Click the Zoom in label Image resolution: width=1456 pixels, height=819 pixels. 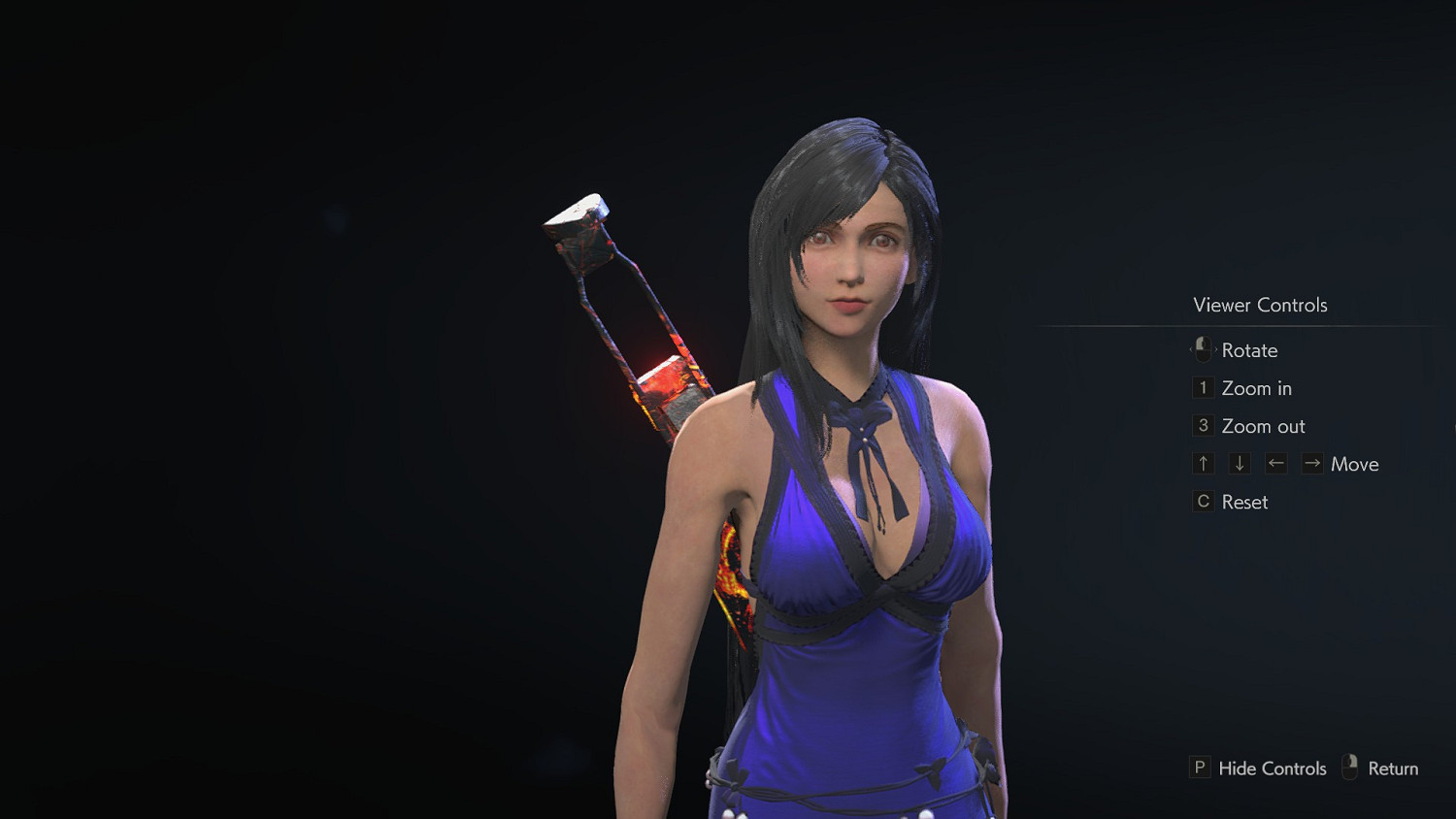(x=1257, y=387)
